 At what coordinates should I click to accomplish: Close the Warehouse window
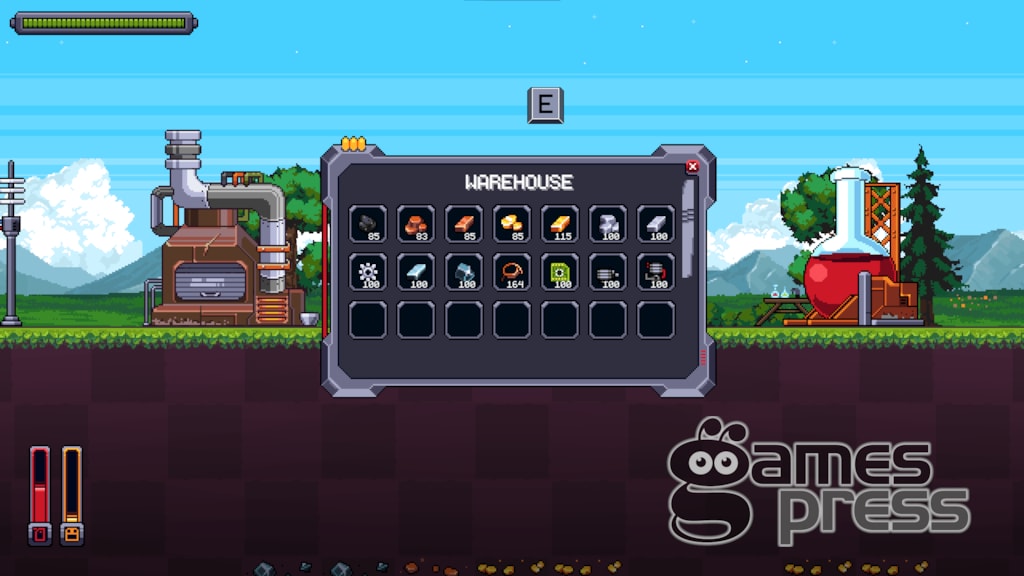click(692, 167)
